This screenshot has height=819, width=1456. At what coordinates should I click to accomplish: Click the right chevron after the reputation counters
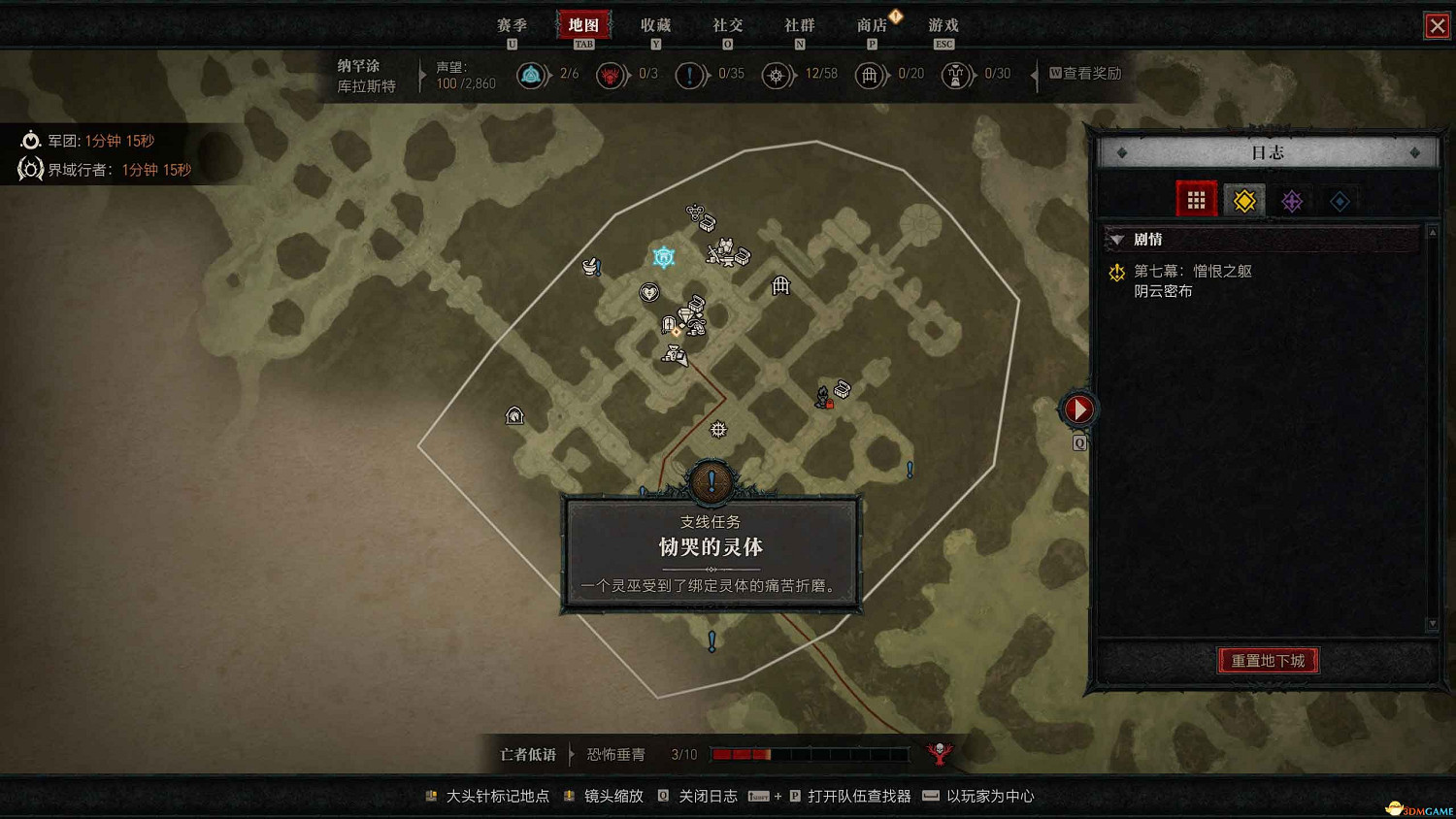(x=1035, y=75)
